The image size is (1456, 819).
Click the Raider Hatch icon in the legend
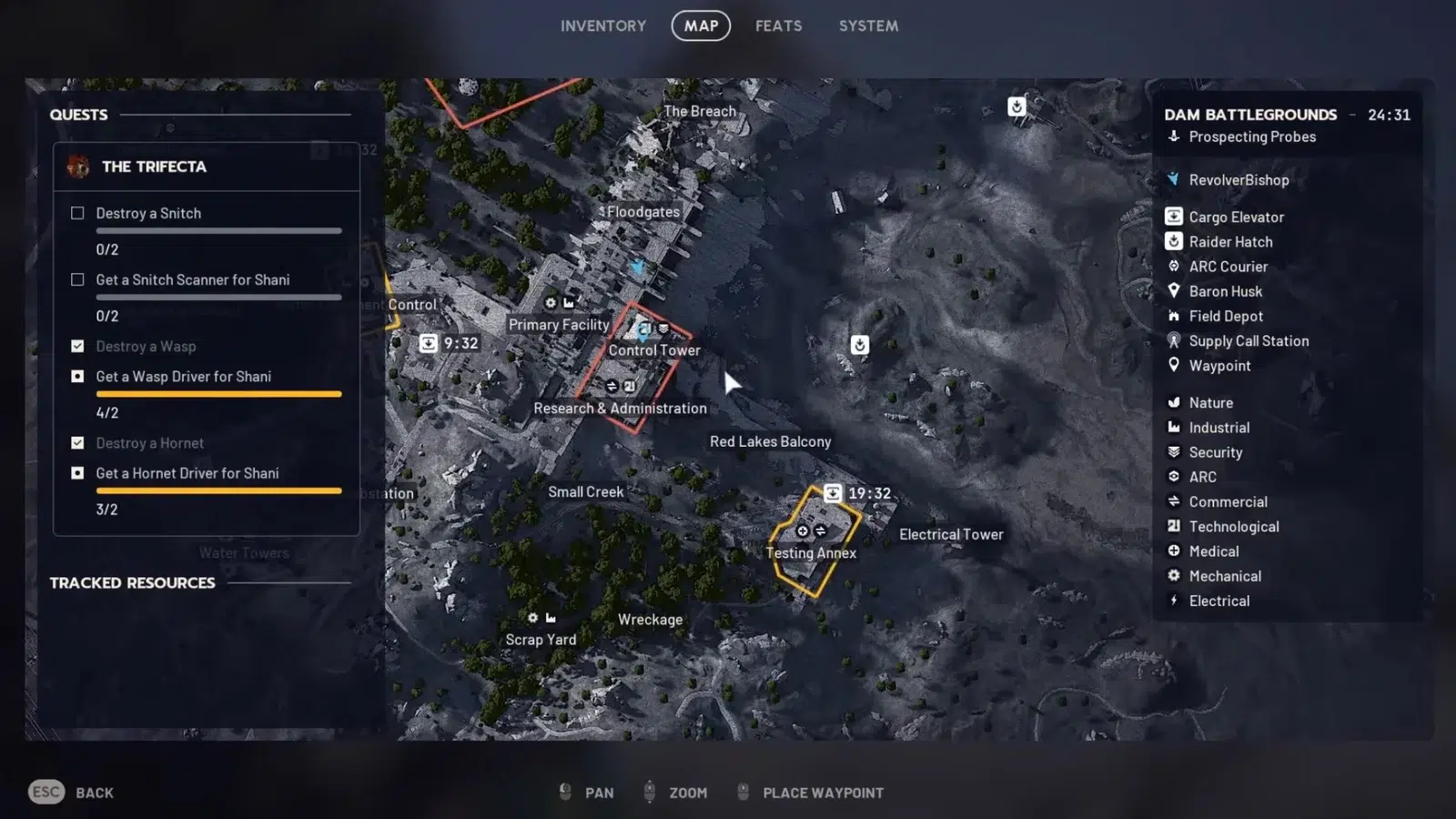pyautogui.click(x=1174, y=241)
